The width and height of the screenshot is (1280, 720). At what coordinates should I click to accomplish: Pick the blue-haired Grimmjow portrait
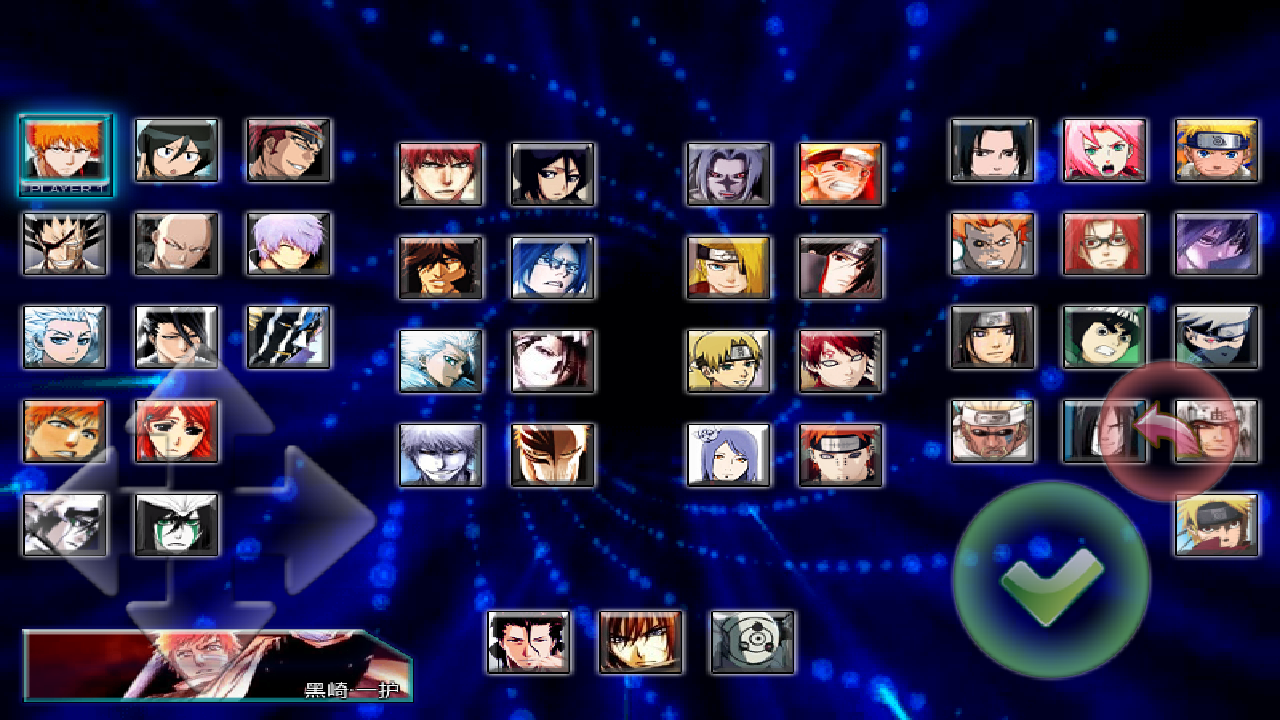point(552,267)
